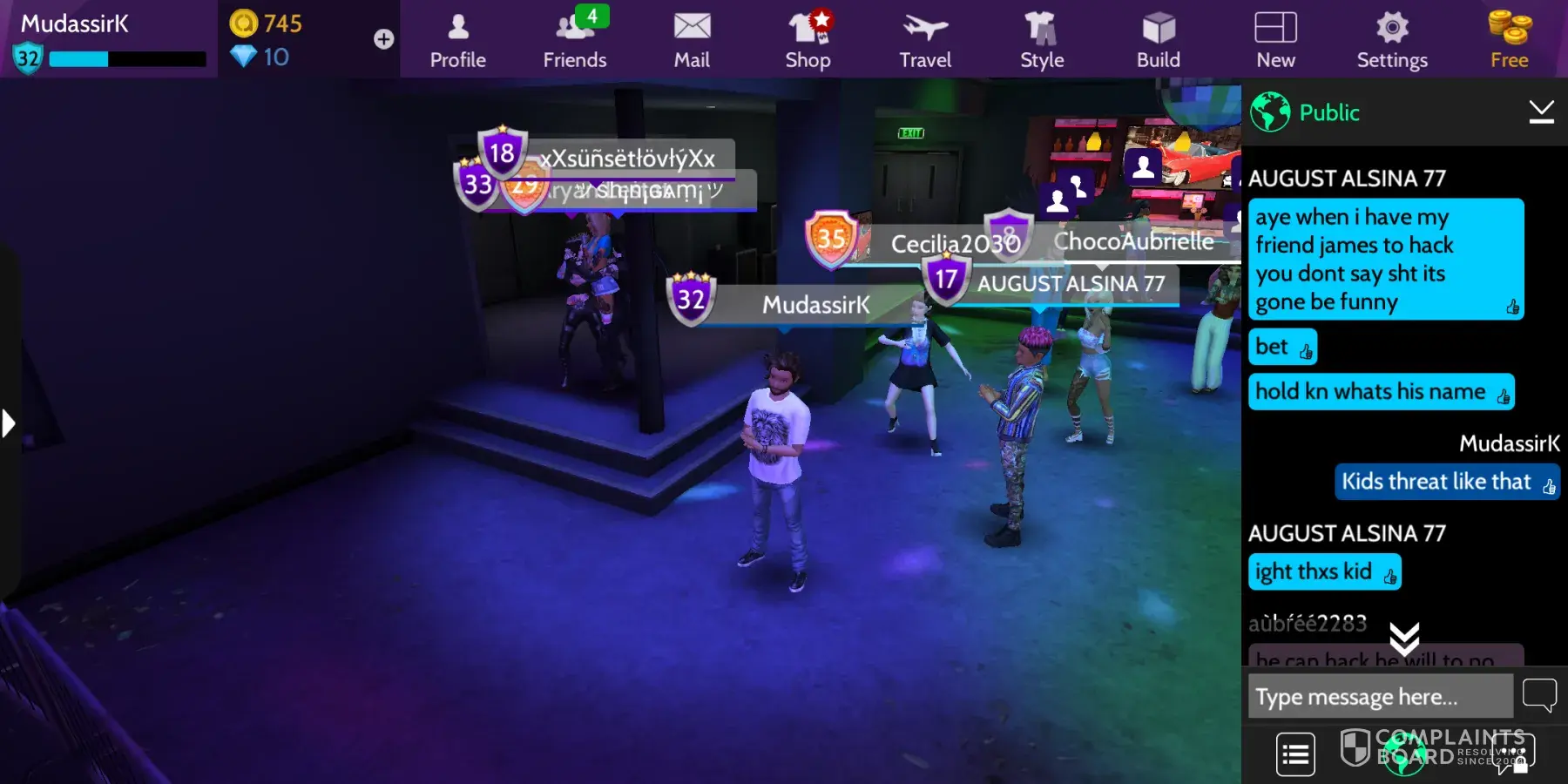
Task: Collapse the Public chat panel
Action: (x=1541, y=112)
